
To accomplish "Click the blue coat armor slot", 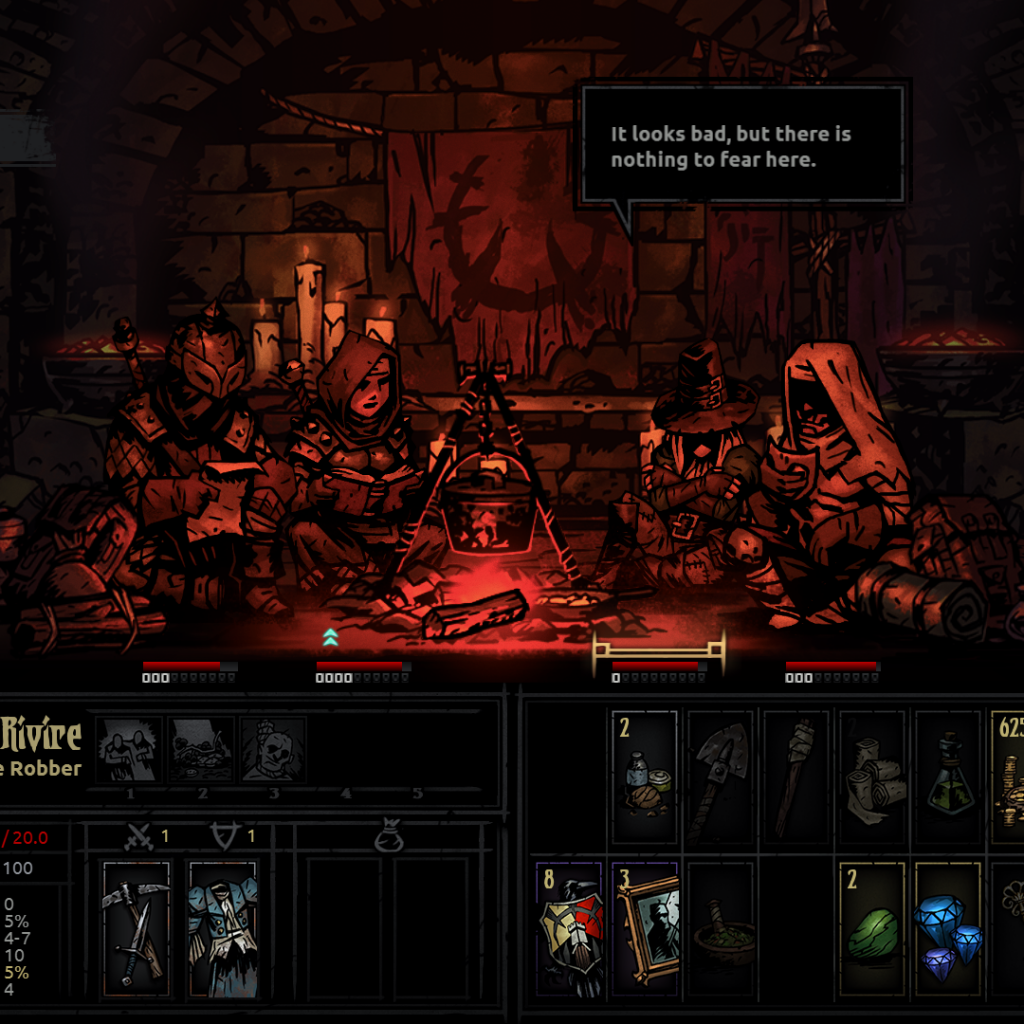I will [x=222, y=928].
